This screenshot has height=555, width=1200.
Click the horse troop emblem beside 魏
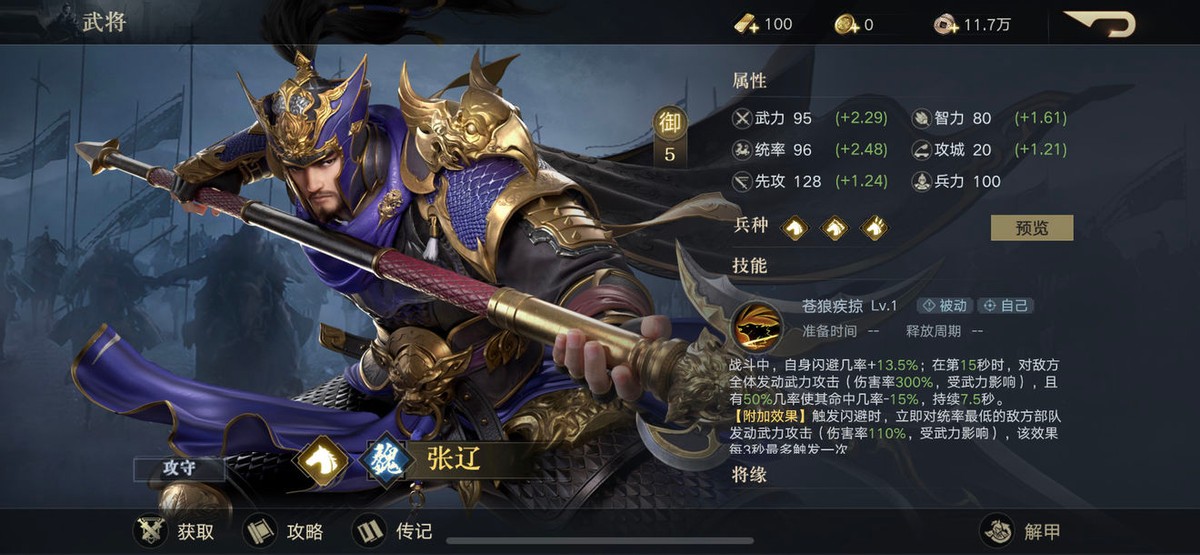point(321,459)
